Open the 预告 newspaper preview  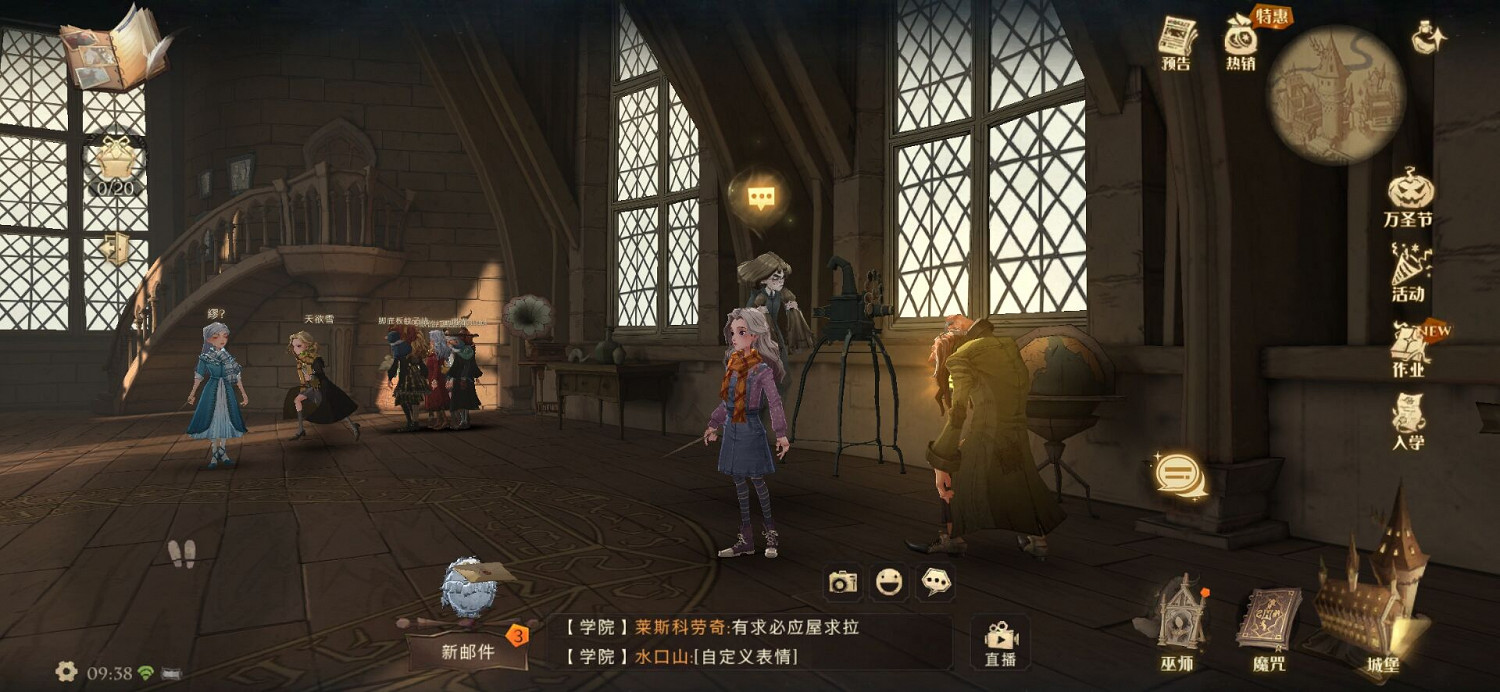1177,40
